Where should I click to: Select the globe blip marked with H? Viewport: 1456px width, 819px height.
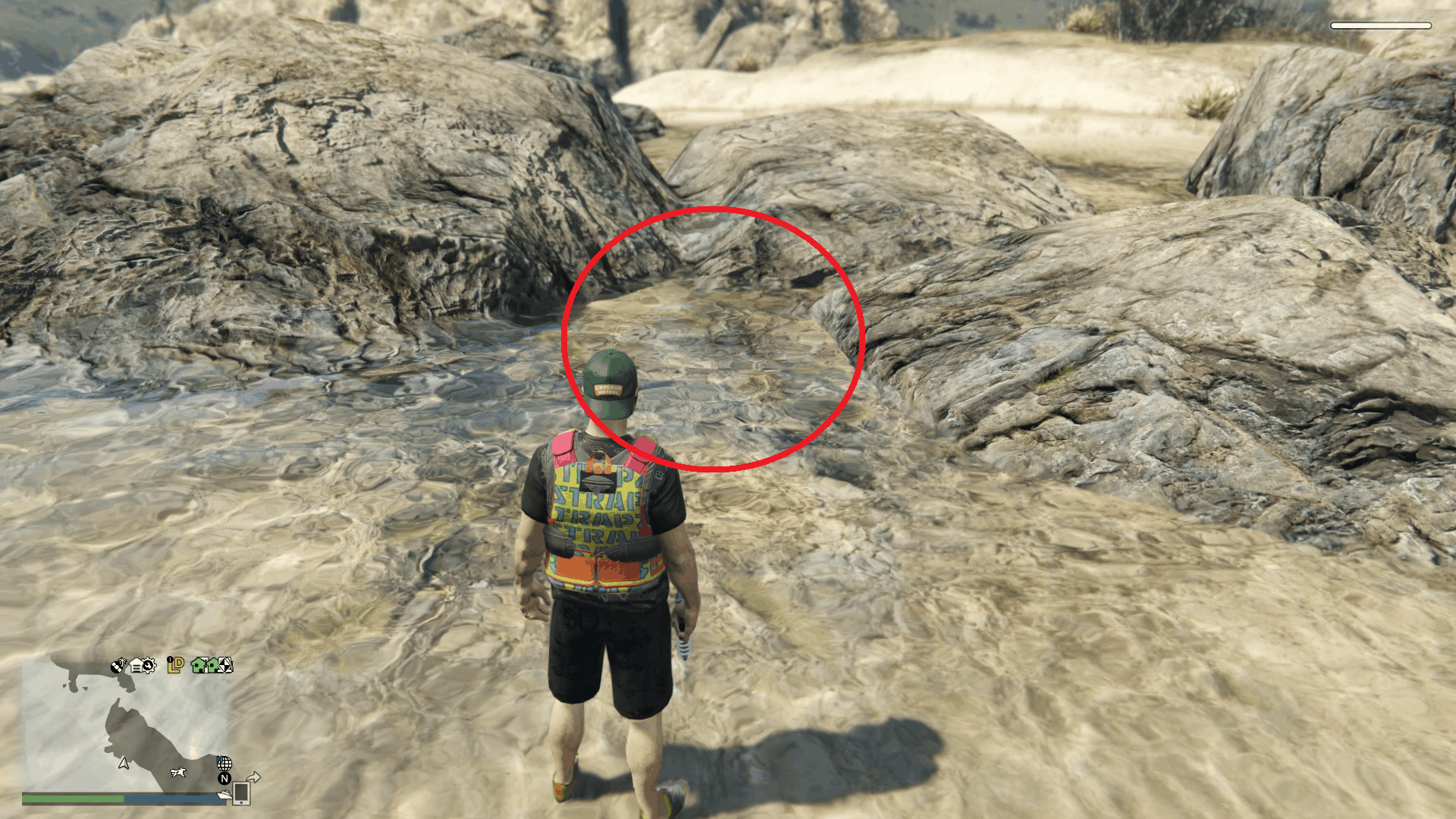224,764
